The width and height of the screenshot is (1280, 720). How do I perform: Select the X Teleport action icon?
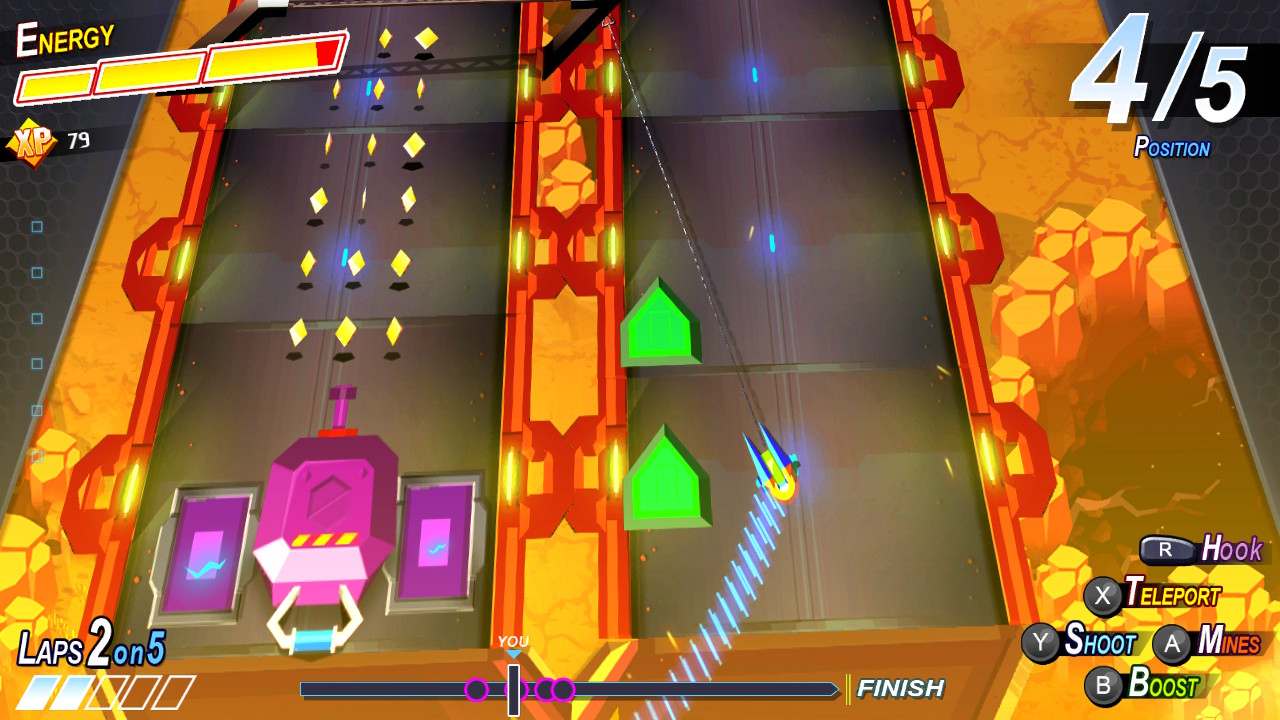click(x=1105, y=594)
